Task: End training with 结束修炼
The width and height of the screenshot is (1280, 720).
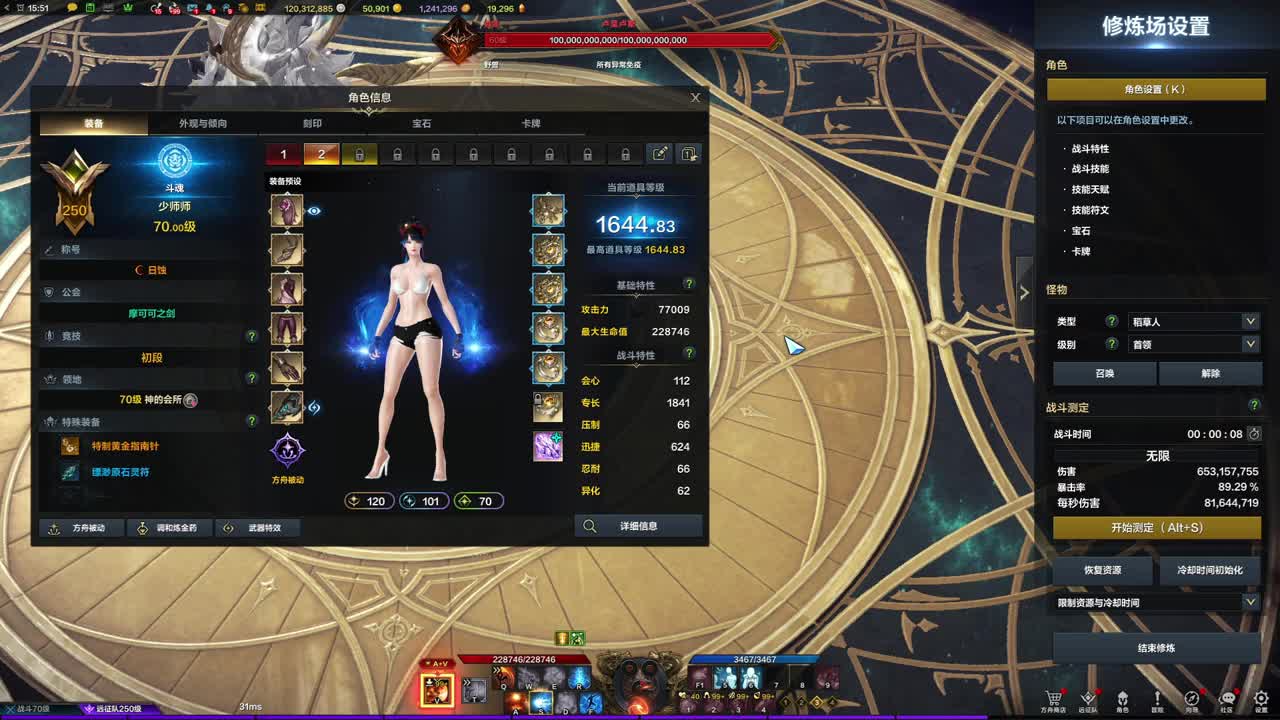Action: (x=1156, y=648)
